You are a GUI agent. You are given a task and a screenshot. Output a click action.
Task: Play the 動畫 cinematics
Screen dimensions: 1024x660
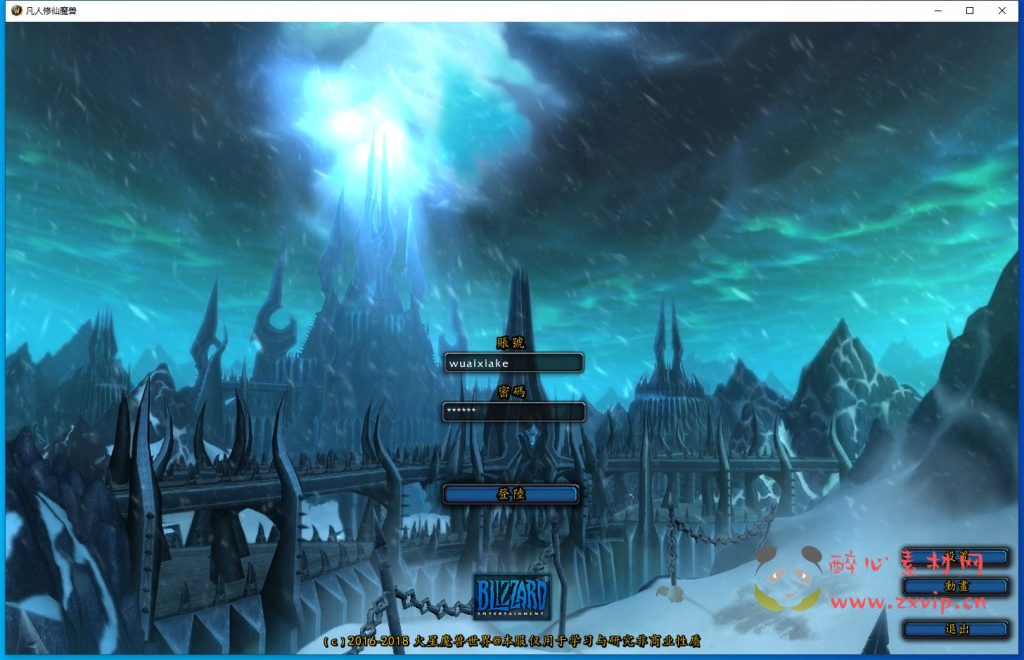point(955,586)
